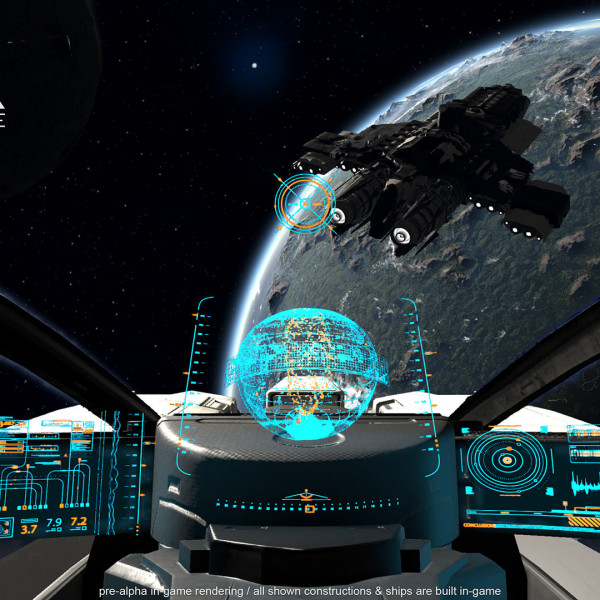Open the orbital system map display
The width and height of the screenshot is (600, 600).
click(506, 461)
